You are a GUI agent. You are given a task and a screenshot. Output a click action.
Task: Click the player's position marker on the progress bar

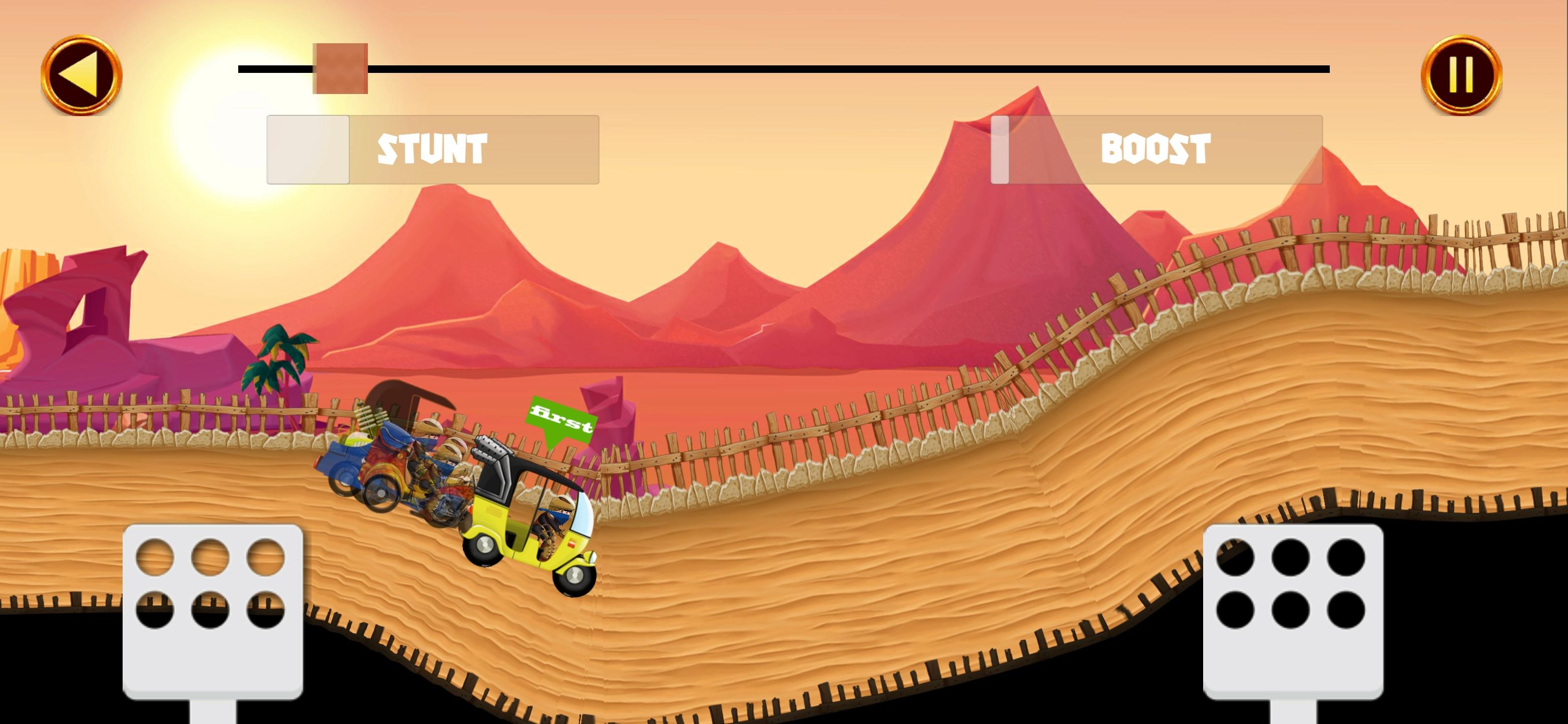[x=341, y=70]
